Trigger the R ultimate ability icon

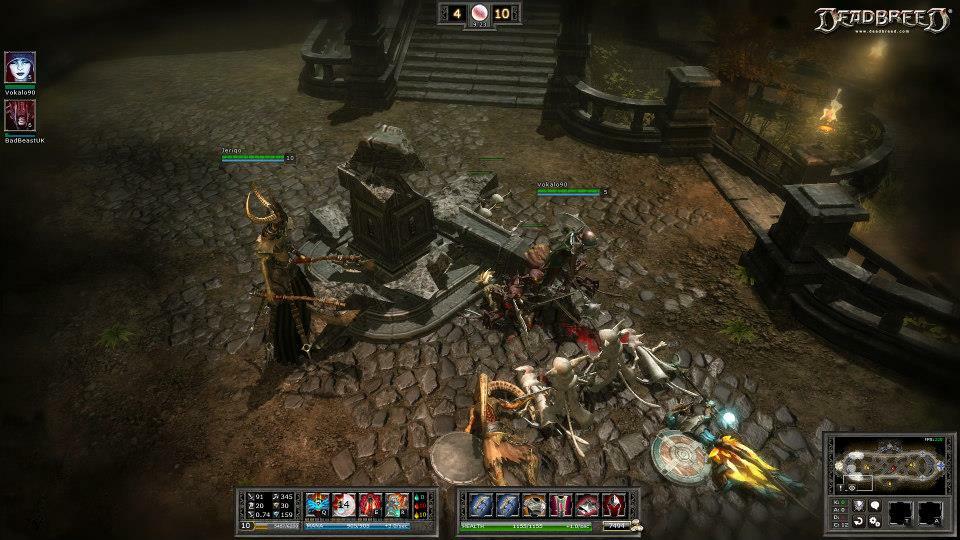click(396, 505)
